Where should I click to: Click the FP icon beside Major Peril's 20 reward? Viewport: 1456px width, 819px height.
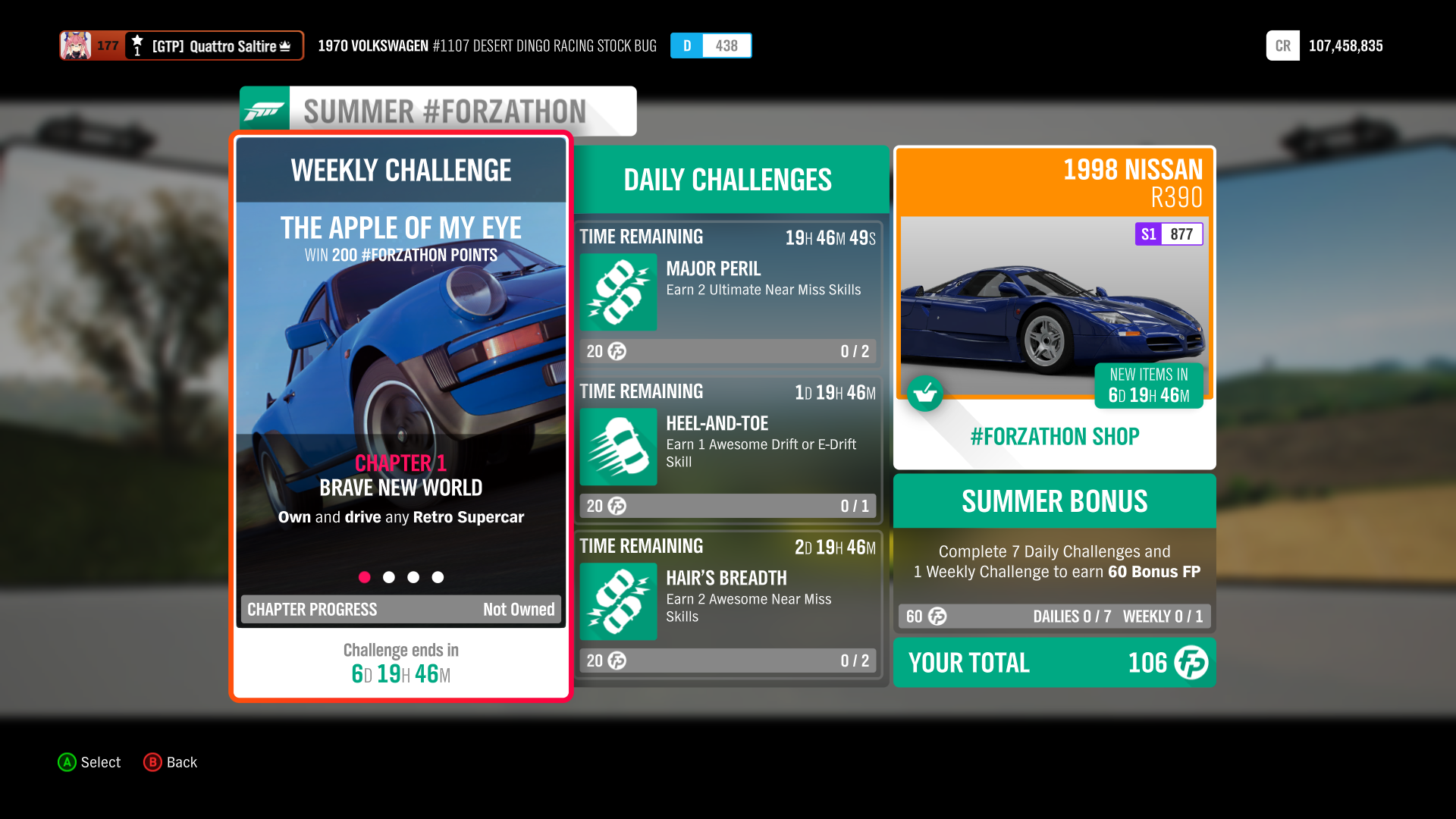(615, 351)
